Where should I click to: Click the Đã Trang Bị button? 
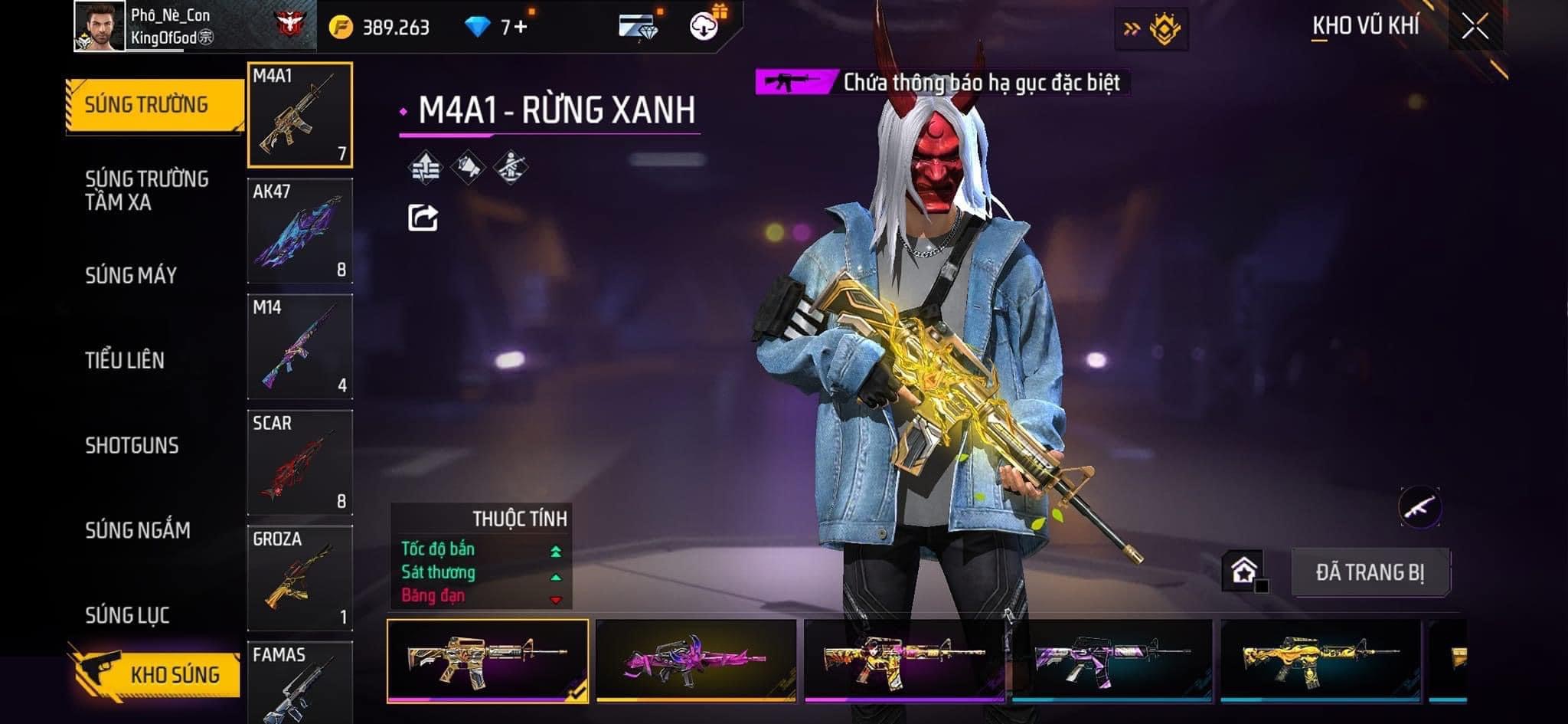tap(1370, 572)
